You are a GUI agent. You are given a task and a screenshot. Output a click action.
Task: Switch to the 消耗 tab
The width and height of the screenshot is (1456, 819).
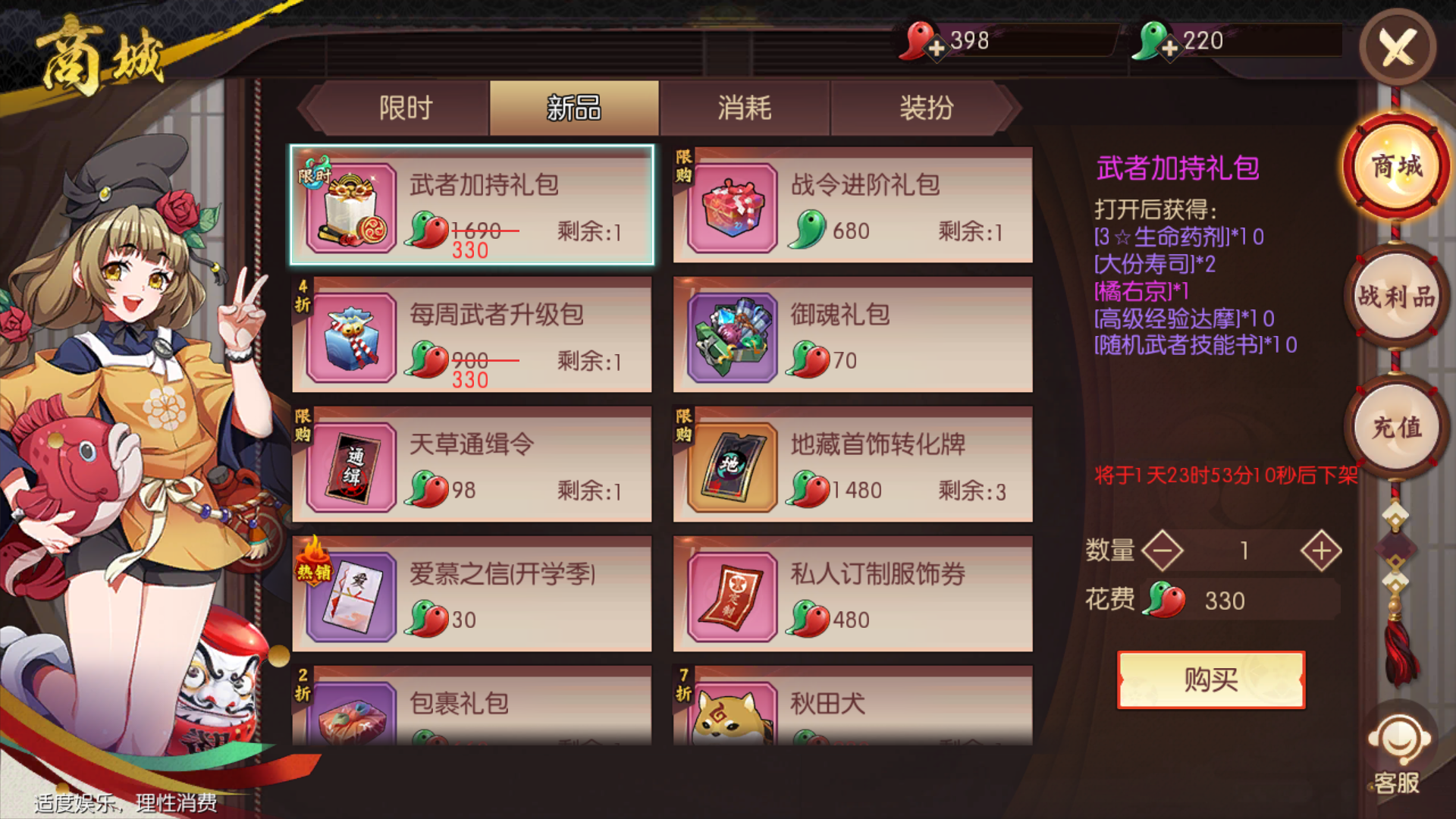744,108
